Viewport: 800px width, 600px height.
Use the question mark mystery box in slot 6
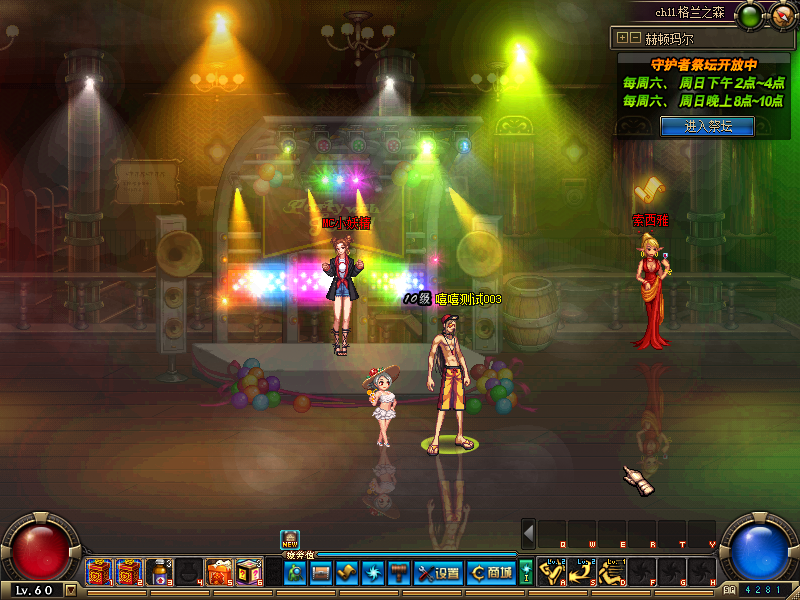pos(248,572)
